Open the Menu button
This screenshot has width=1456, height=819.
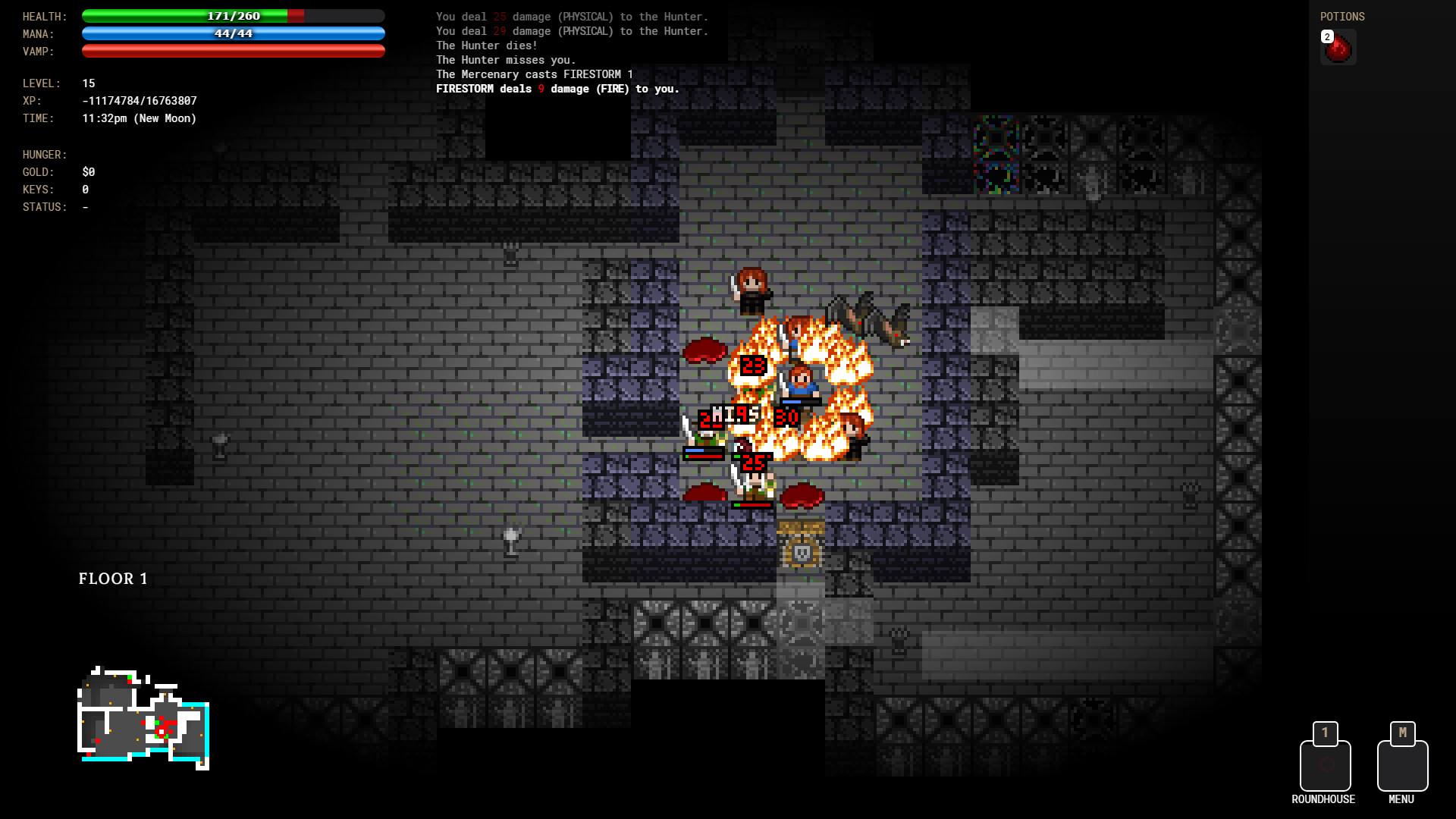coord(1402,764)
